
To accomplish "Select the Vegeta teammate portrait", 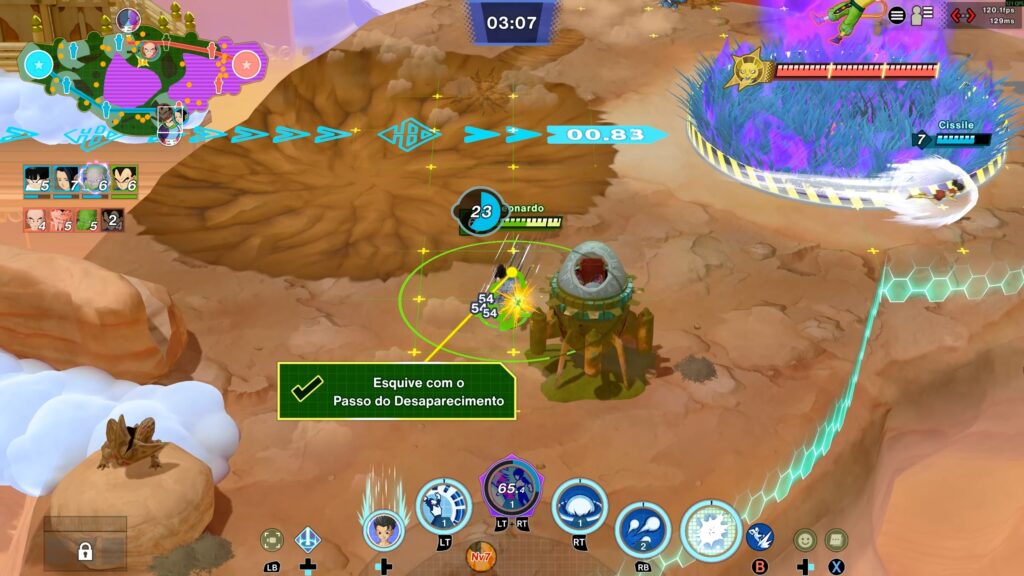I will 124,180.
